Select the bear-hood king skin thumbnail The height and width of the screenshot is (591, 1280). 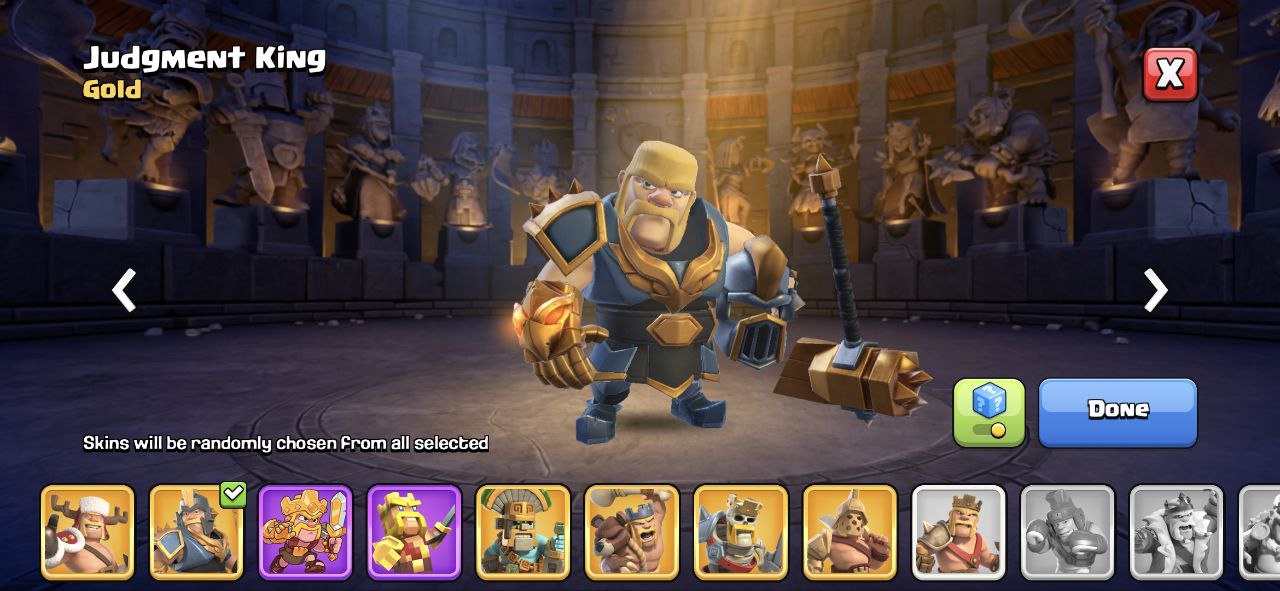(x=632, y=532)
